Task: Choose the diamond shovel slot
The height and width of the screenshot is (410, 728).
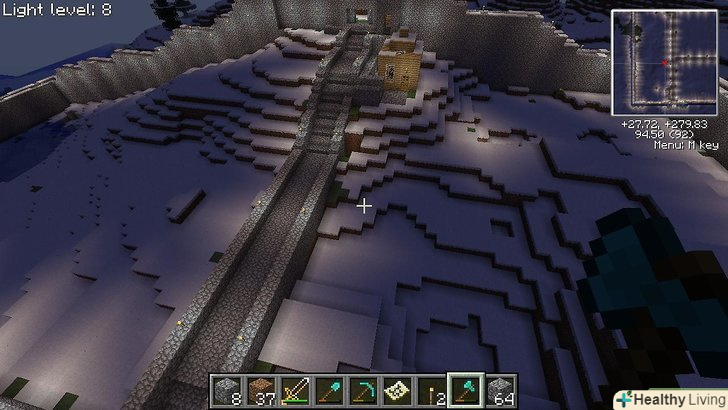Action: 329,390
